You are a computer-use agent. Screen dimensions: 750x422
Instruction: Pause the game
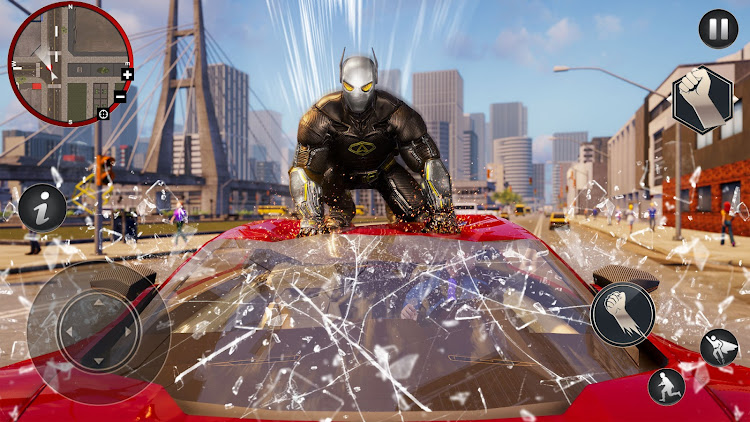click(x=717, y=28)
